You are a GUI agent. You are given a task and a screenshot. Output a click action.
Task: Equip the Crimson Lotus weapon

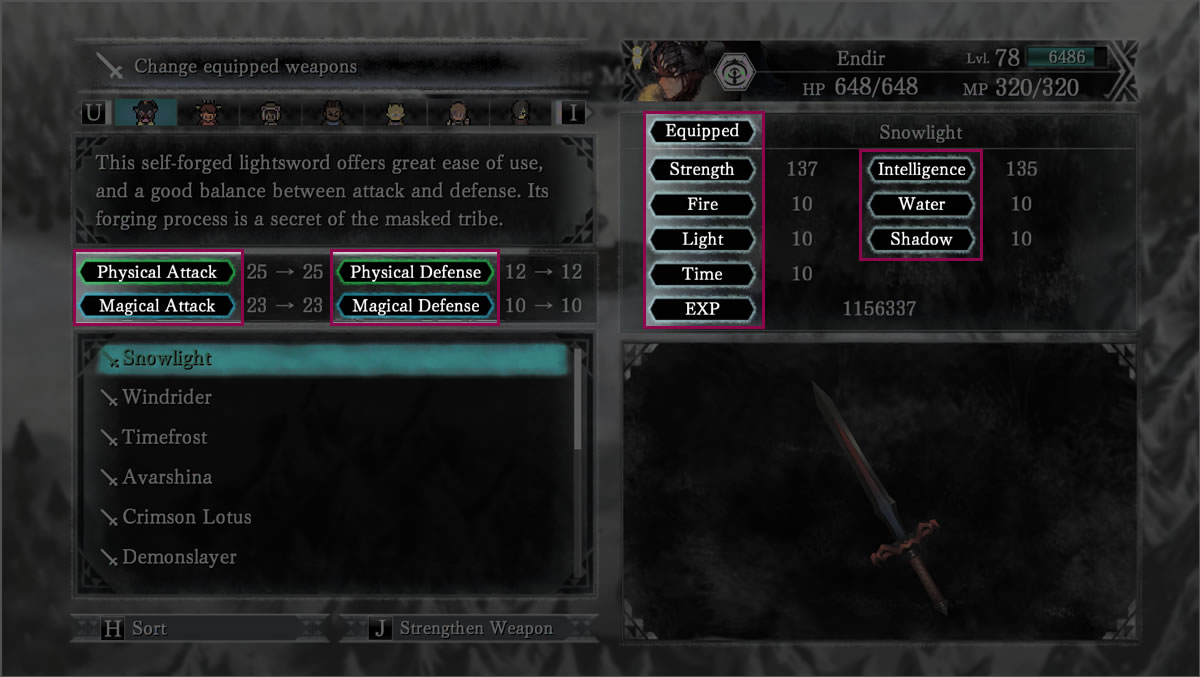coord(186,518)
